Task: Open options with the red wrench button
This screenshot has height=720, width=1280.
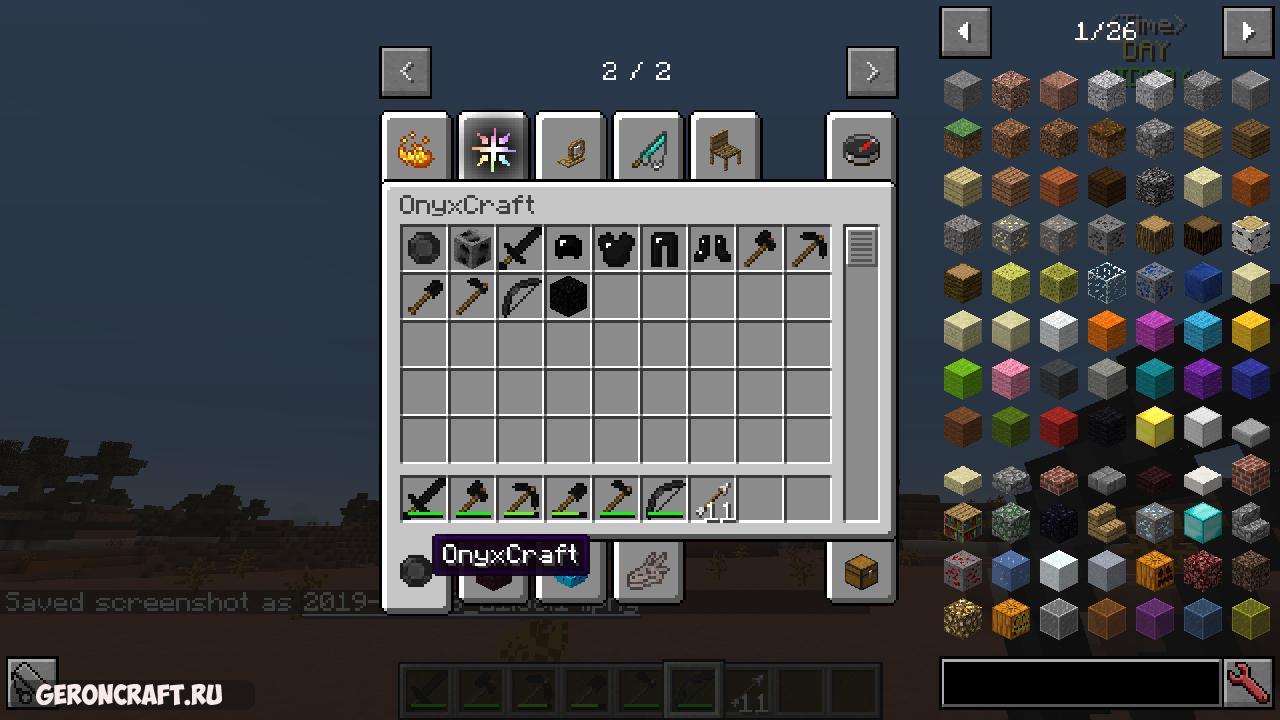Action: click(1248, 683)
